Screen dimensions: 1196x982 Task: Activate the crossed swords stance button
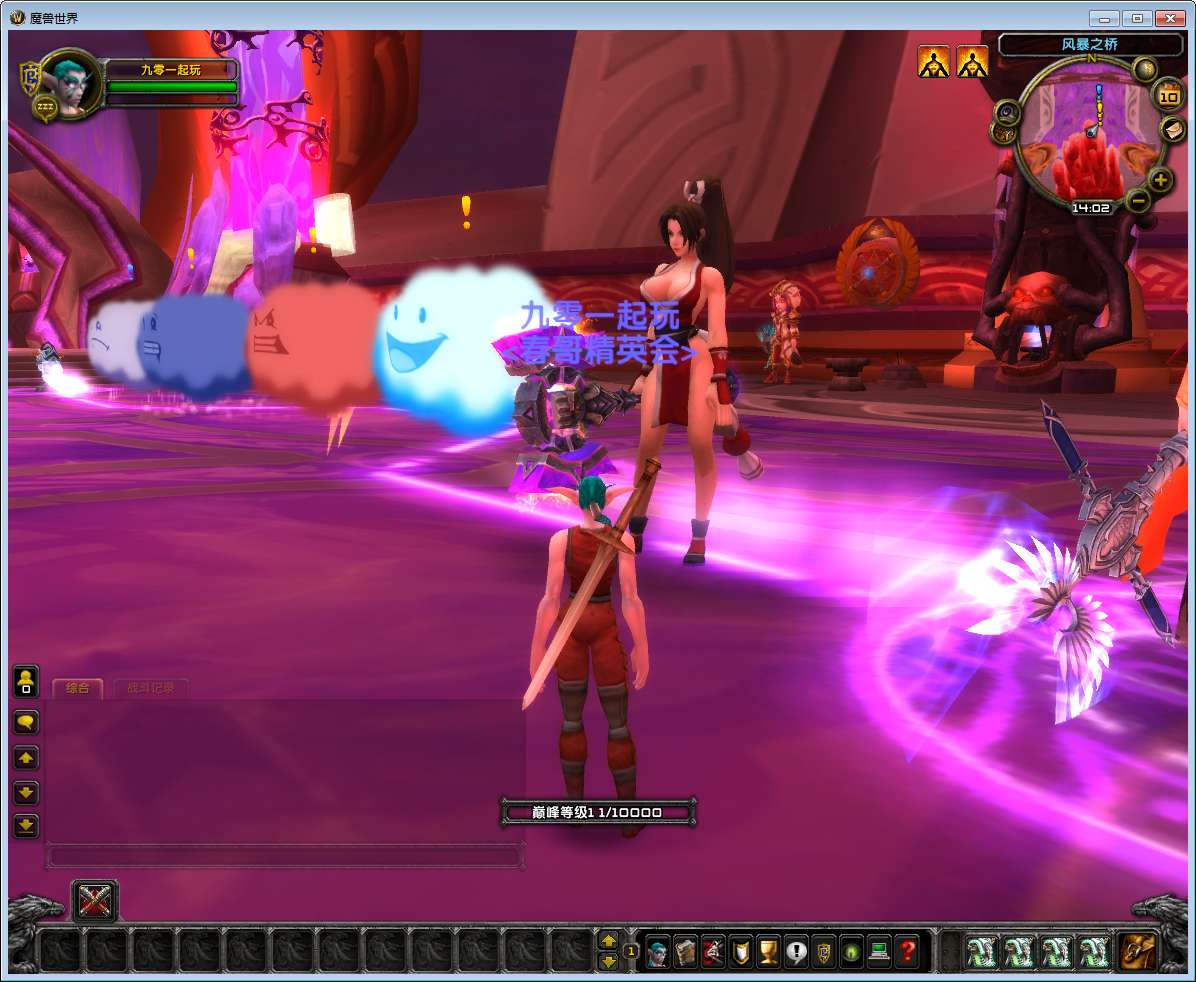pos(95,901)
